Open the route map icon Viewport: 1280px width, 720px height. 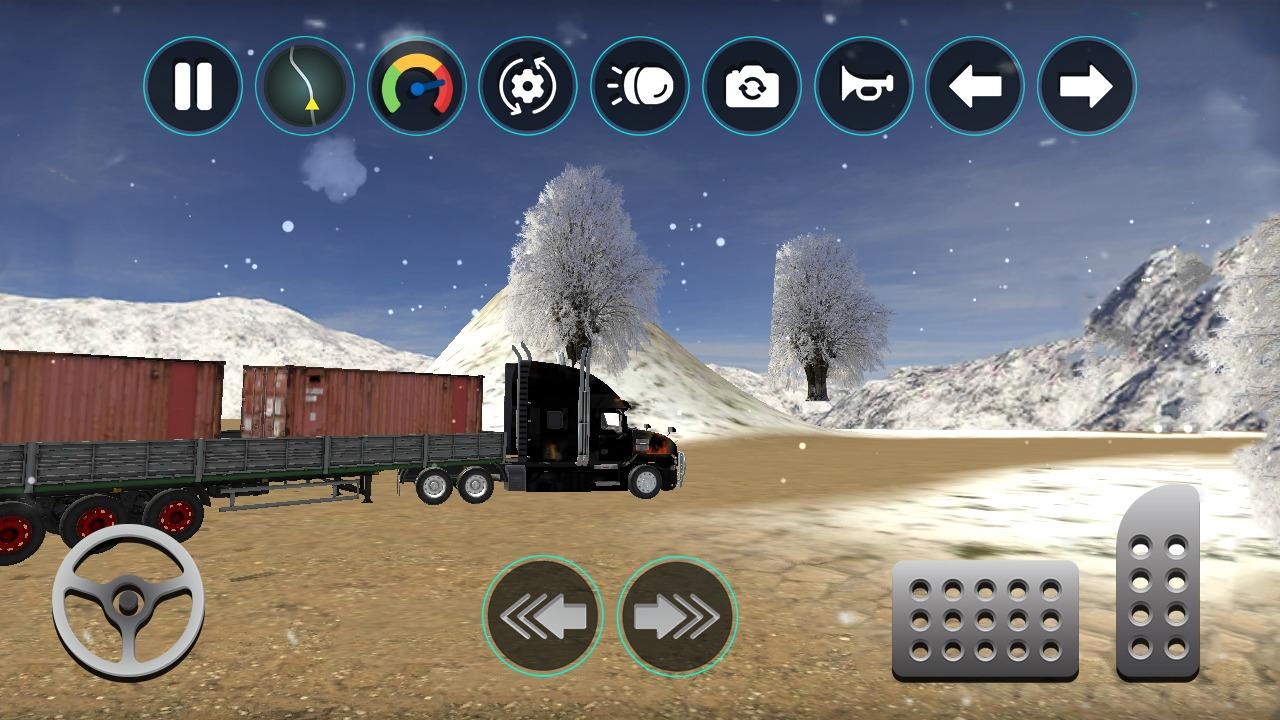click(x=305, y=86)
